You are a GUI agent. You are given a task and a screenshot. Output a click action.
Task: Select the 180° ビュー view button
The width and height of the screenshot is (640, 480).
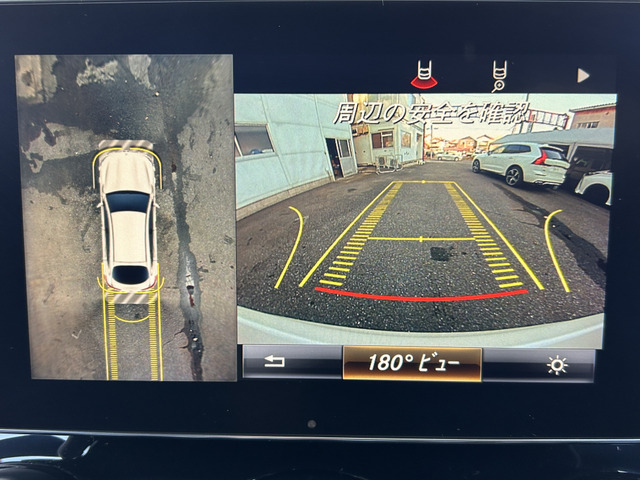click(412, 364)
